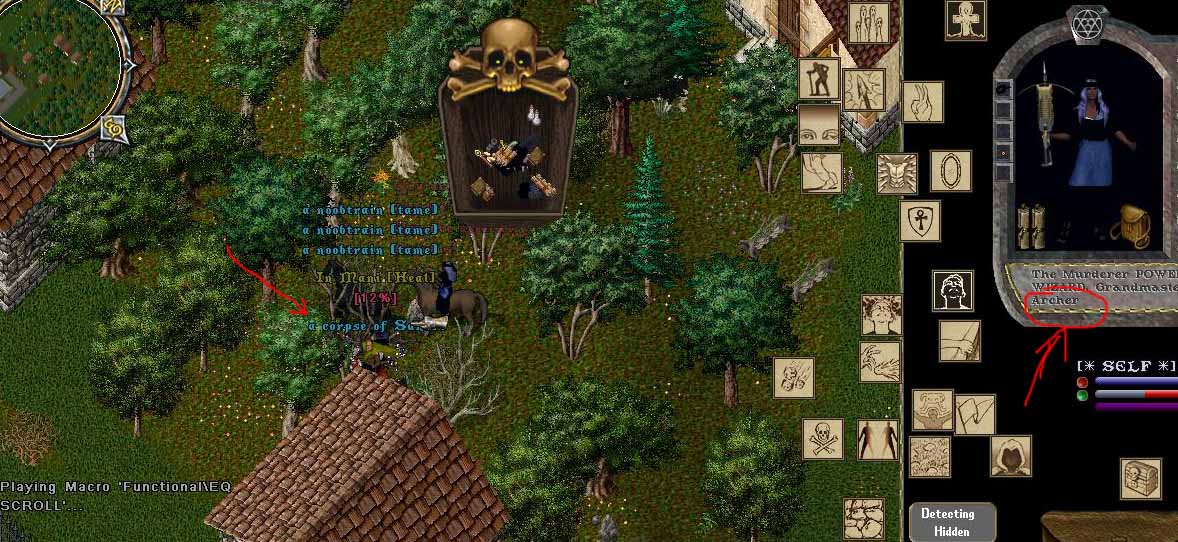
Task: Select the twin standing figures icon
Action: coord(877,439)
